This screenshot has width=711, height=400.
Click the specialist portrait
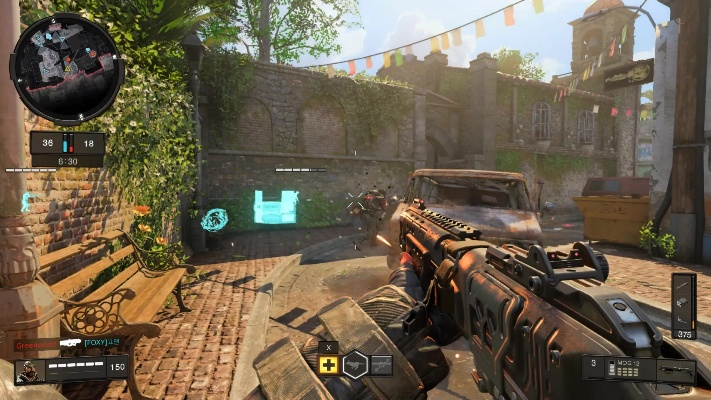pos(29,371)
